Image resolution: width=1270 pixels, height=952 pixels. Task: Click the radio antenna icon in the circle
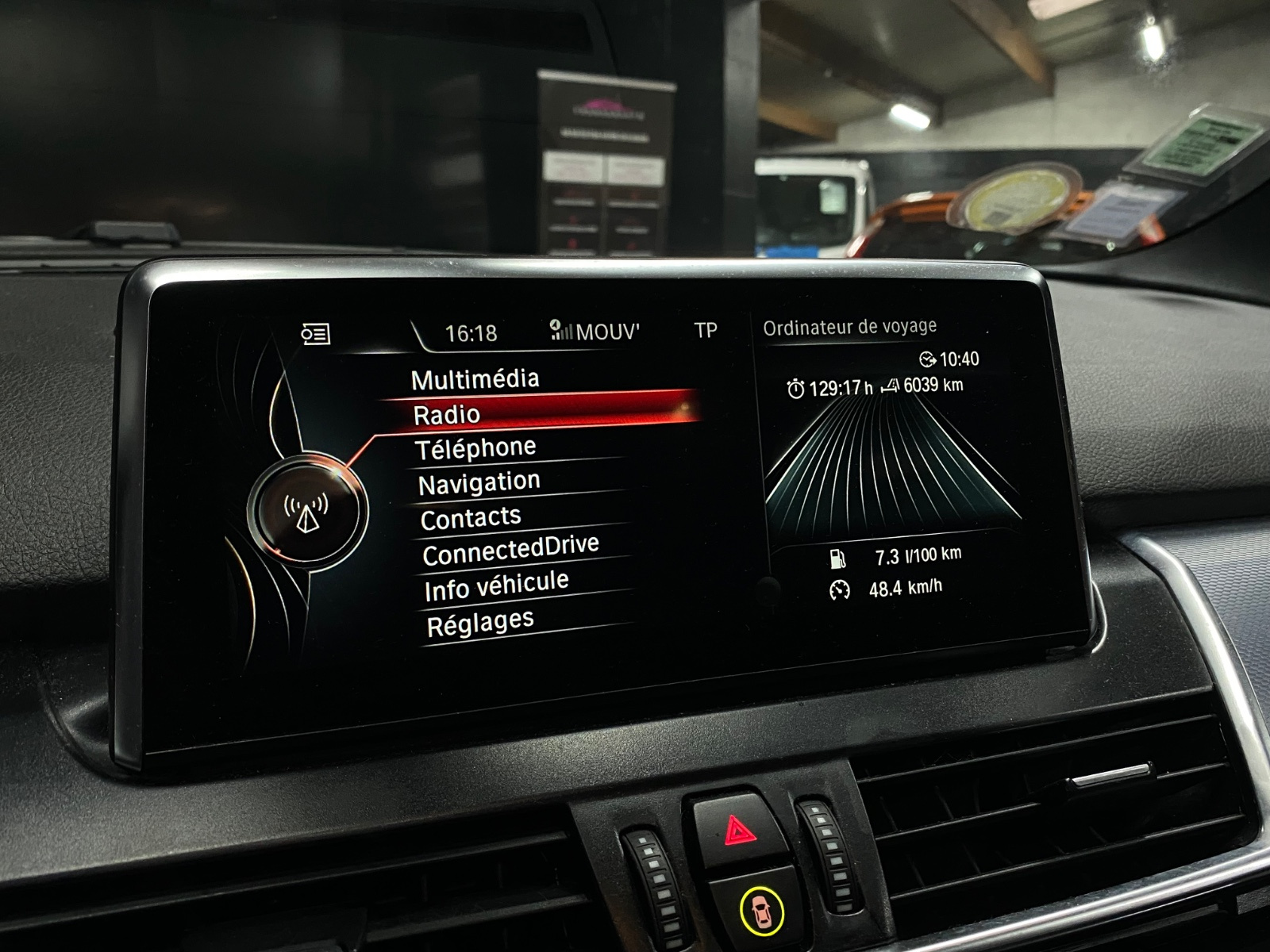pos(306,512)
